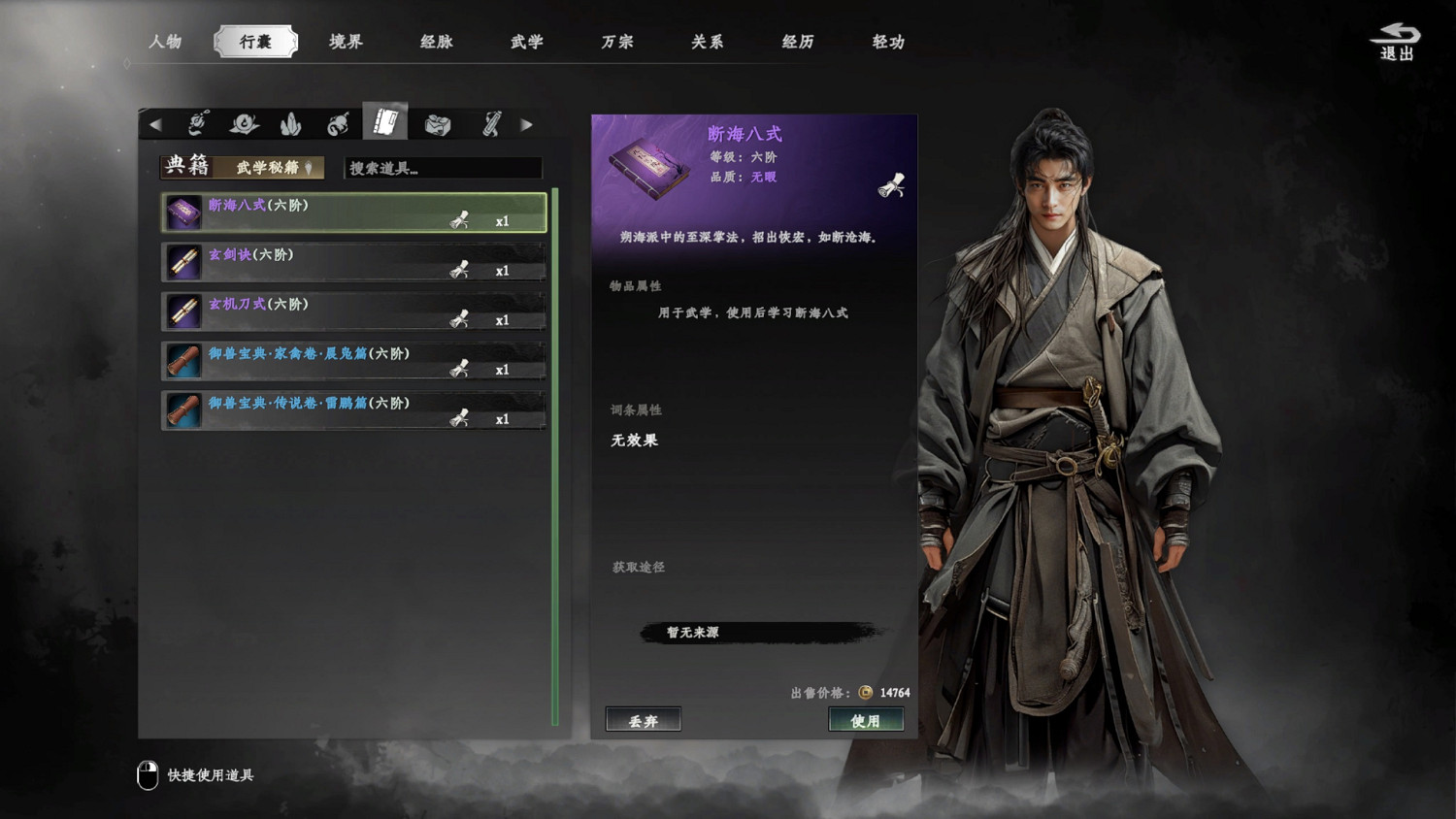Click the mouse shortcut icon near 快捷使用道具

click(x=148, y=773)
